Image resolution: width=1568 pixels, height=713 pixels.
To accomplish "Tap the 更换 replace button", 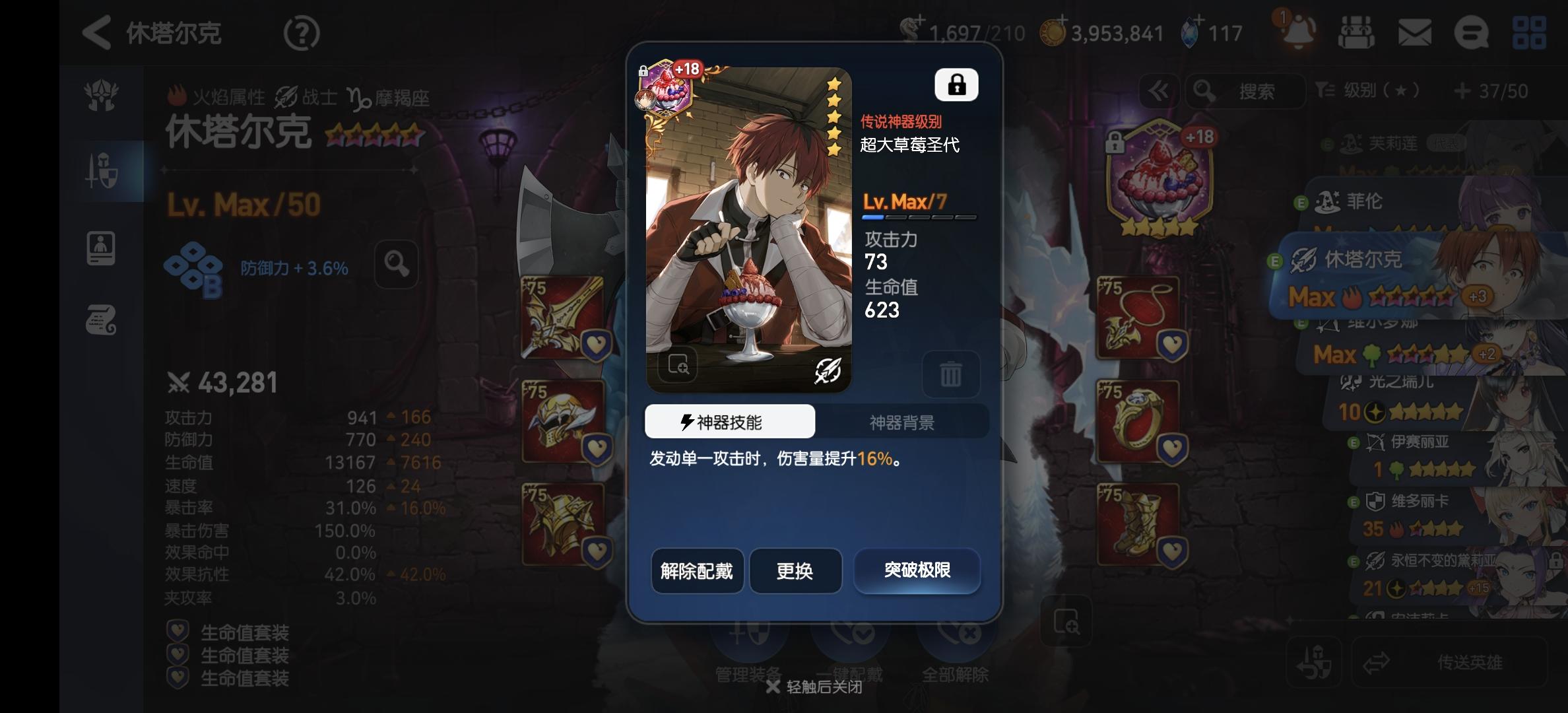I will click(x=795, y=572).
